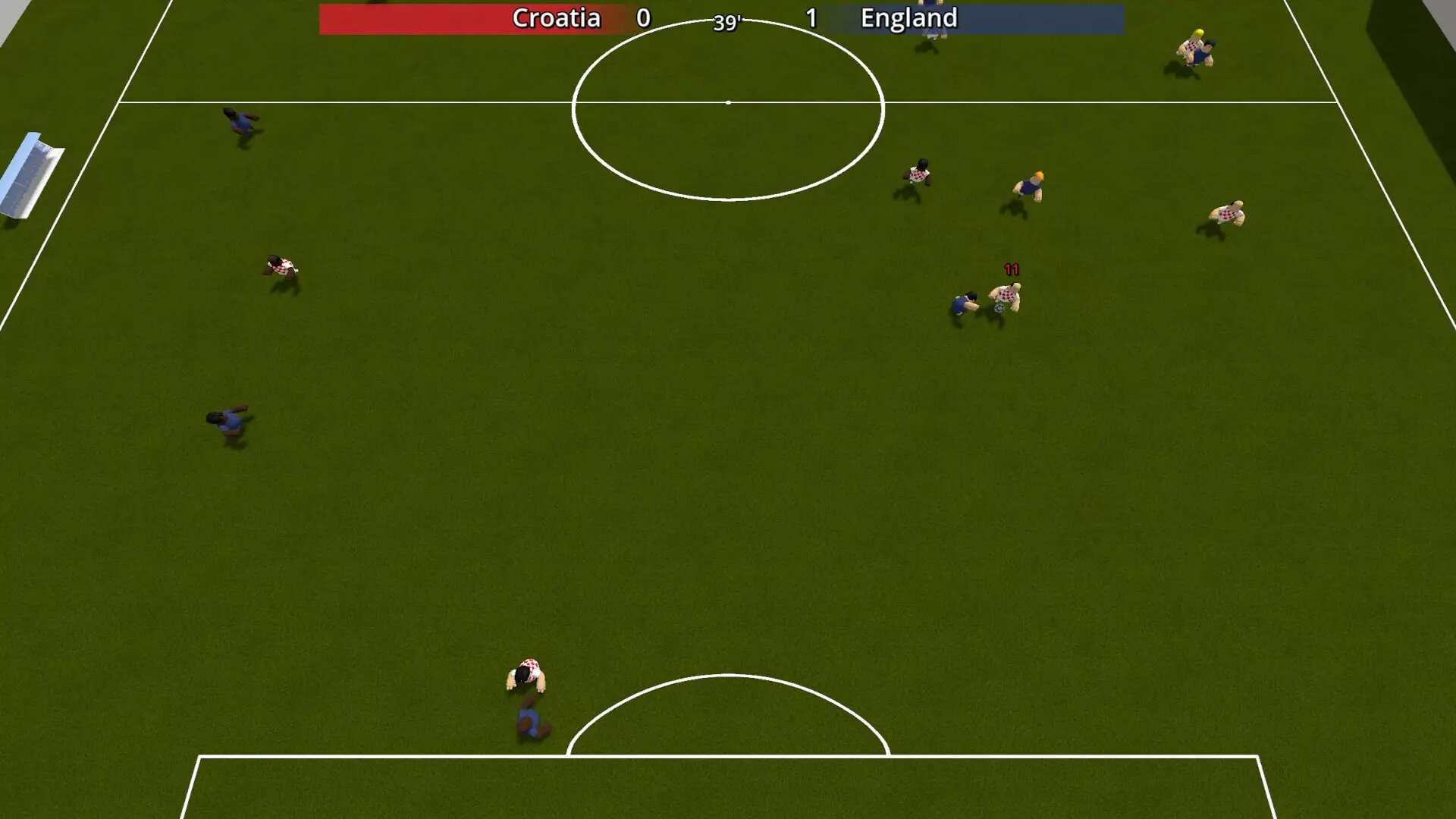Screen dimensions: 1456x819
Task: Click the Croatia team name on the scoreboard
Action: [x=557, y=18]
